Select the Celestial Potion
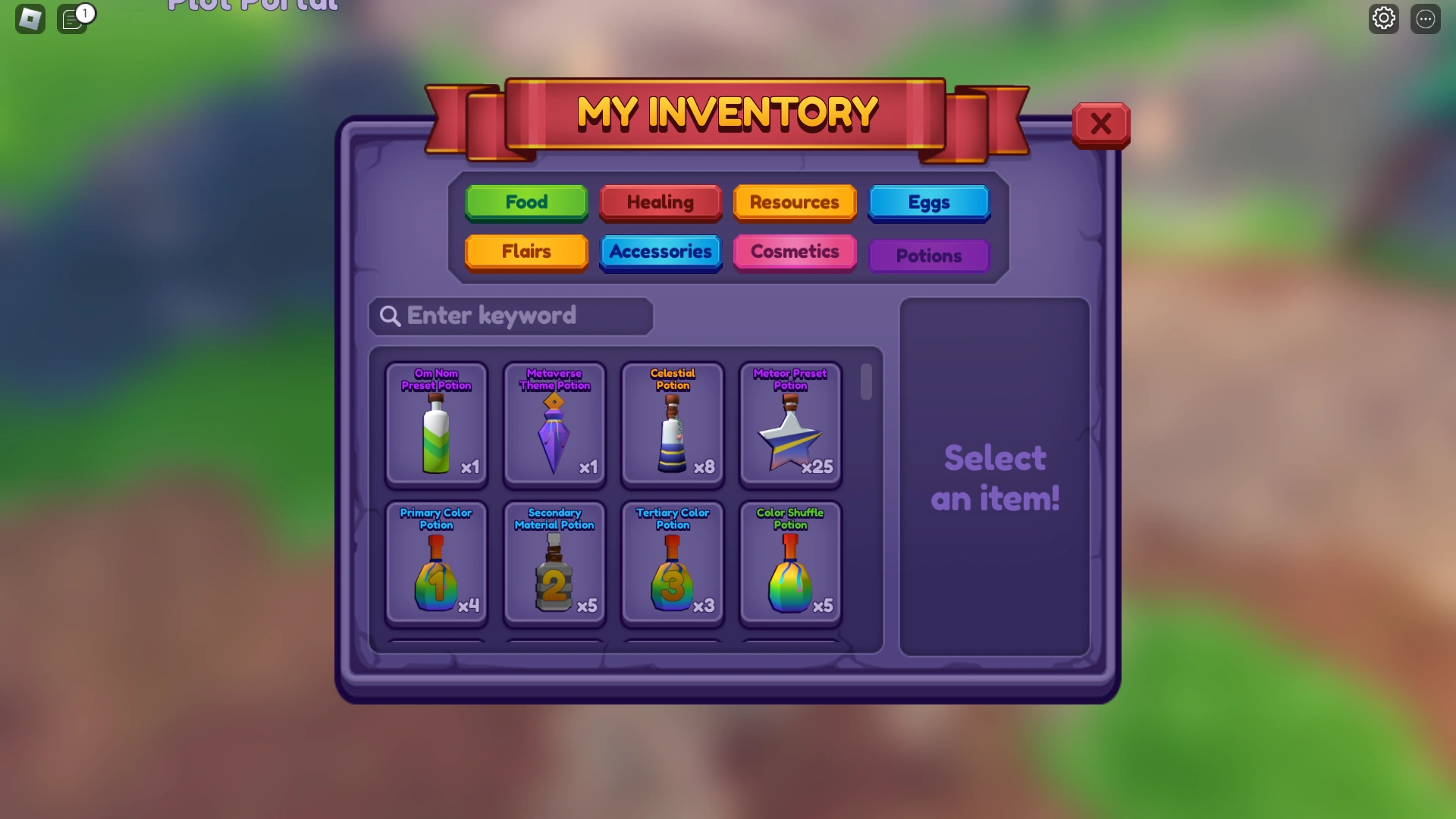1456x819 pixels. pos(673,425)
